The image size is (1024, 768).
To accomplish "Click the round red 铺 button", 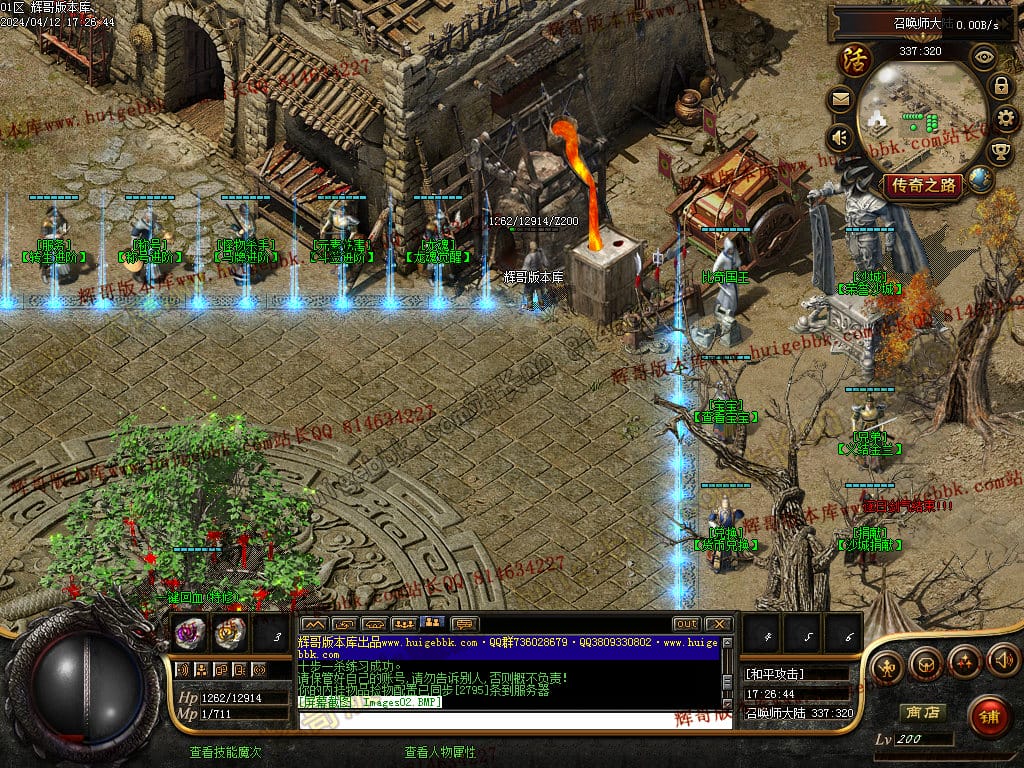I will point(989,716).
